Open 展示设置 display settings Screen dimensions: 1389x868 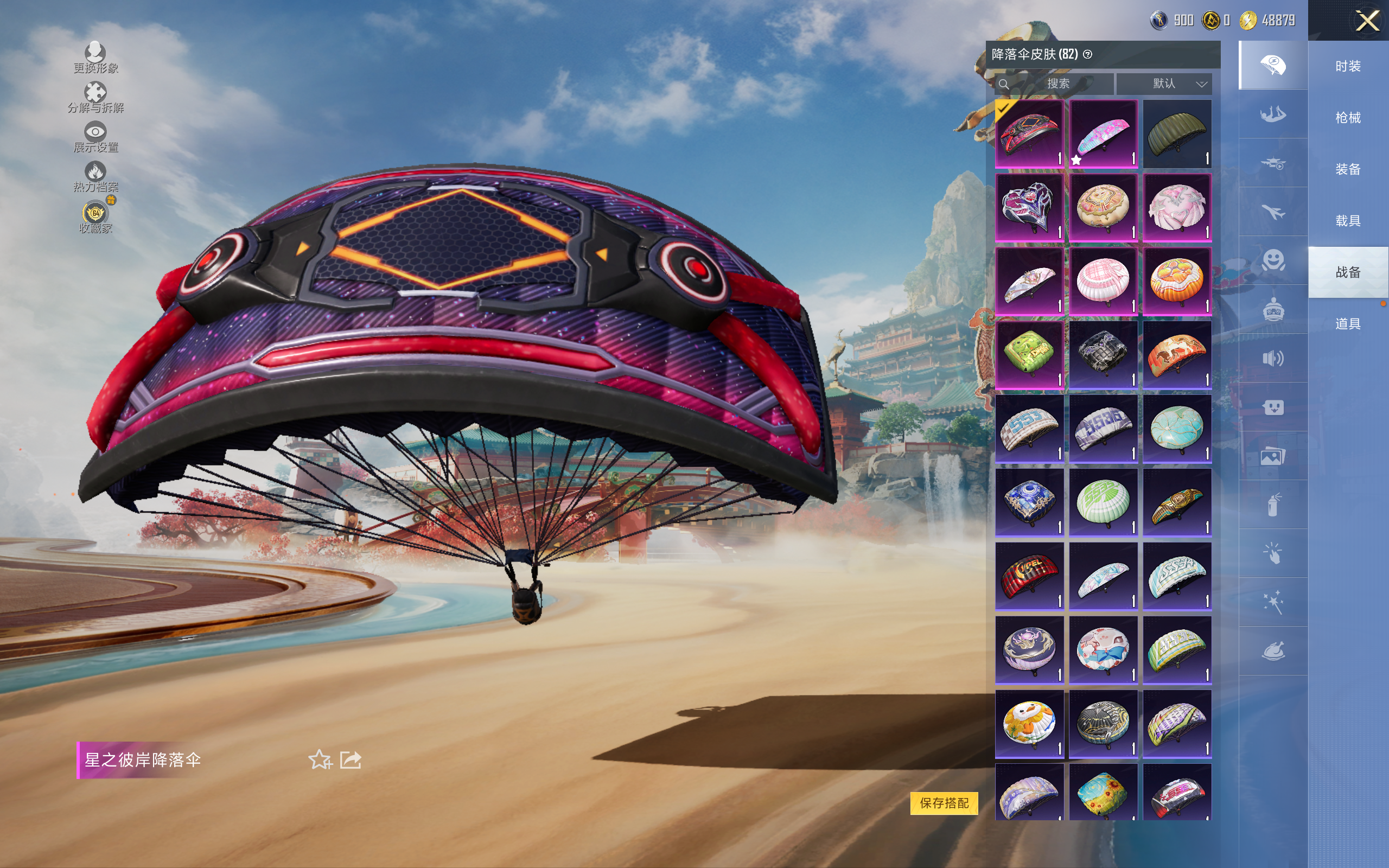point(95,137)
